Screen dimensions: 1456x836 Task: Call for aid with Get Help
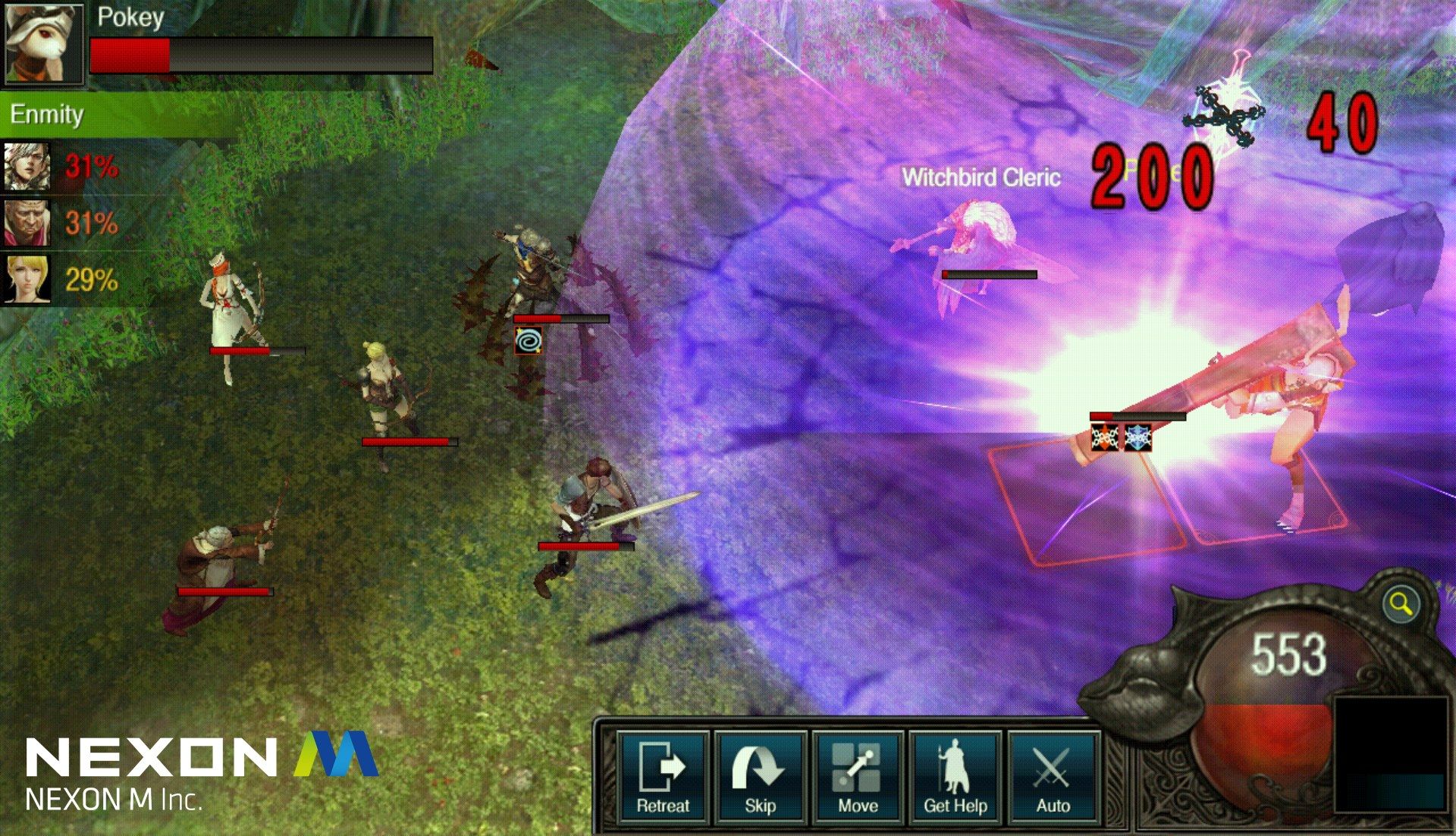coord(955,777)
